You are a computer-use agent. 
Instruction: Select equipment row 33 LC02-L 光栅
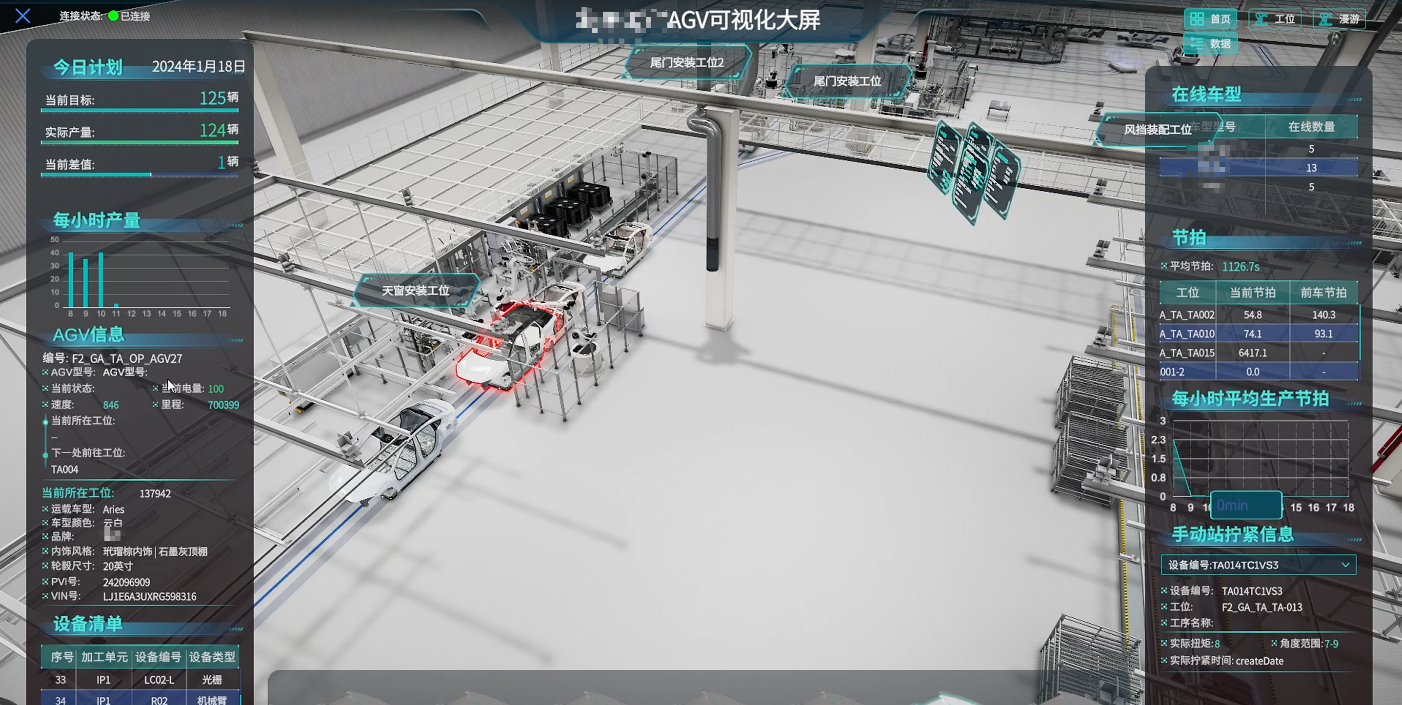pos(139,680)
